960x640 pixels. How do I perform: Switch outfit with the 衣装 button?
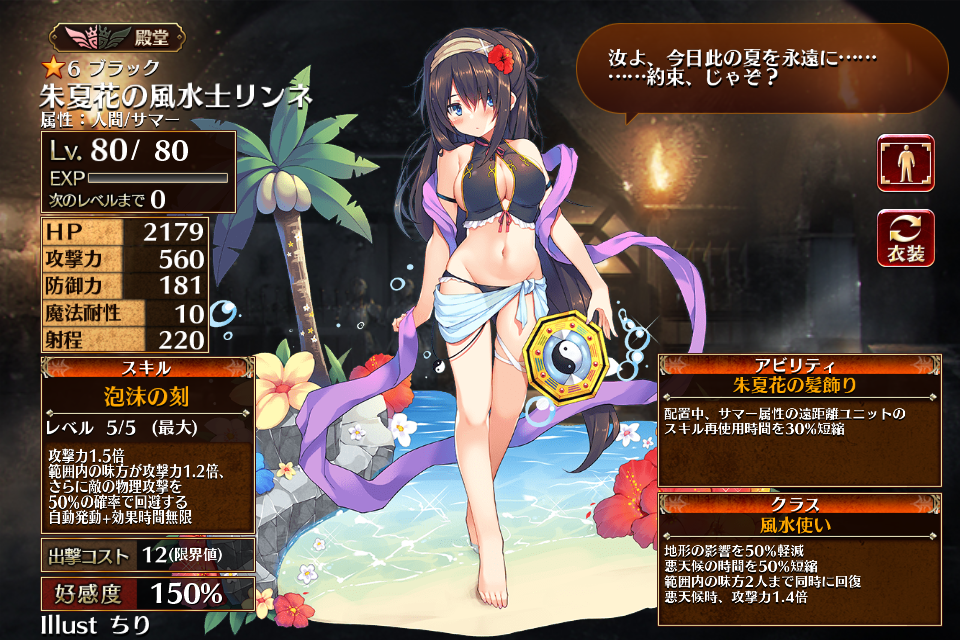(x=906, y=239)
